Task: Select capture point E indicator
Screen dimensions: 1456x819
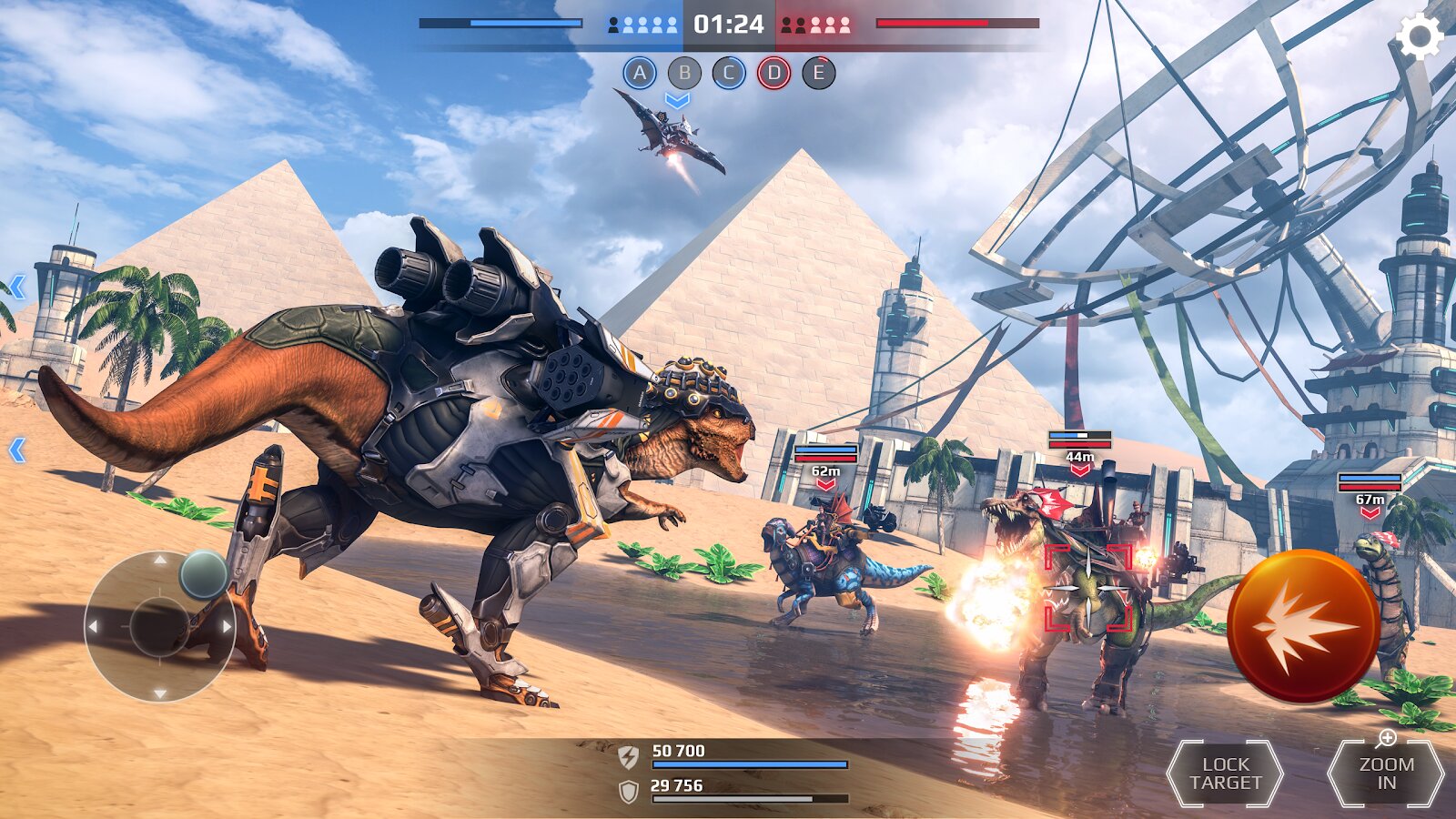Action: [818, 73]
